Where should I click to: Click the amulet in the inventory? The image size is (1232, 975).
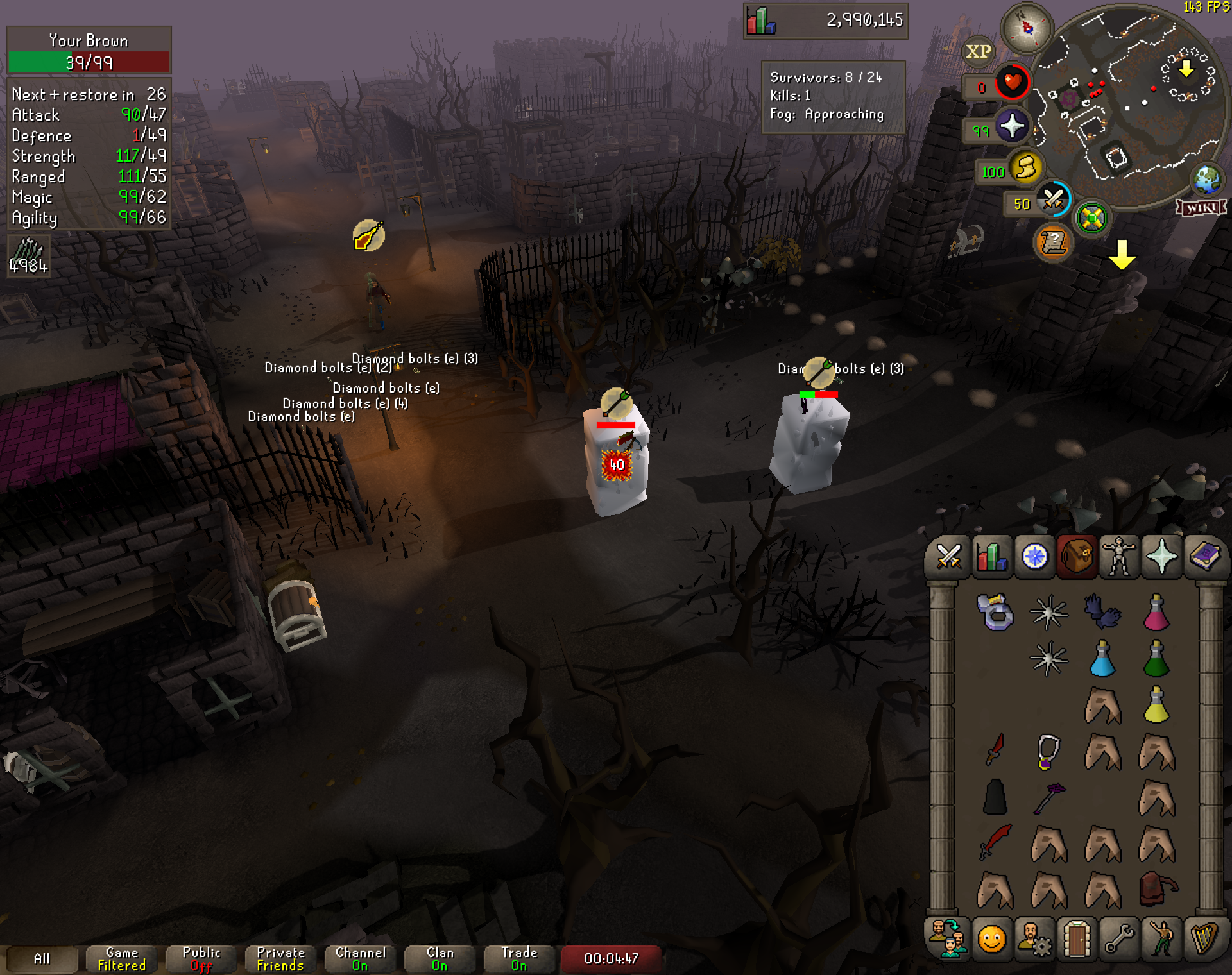(1048, 750)
